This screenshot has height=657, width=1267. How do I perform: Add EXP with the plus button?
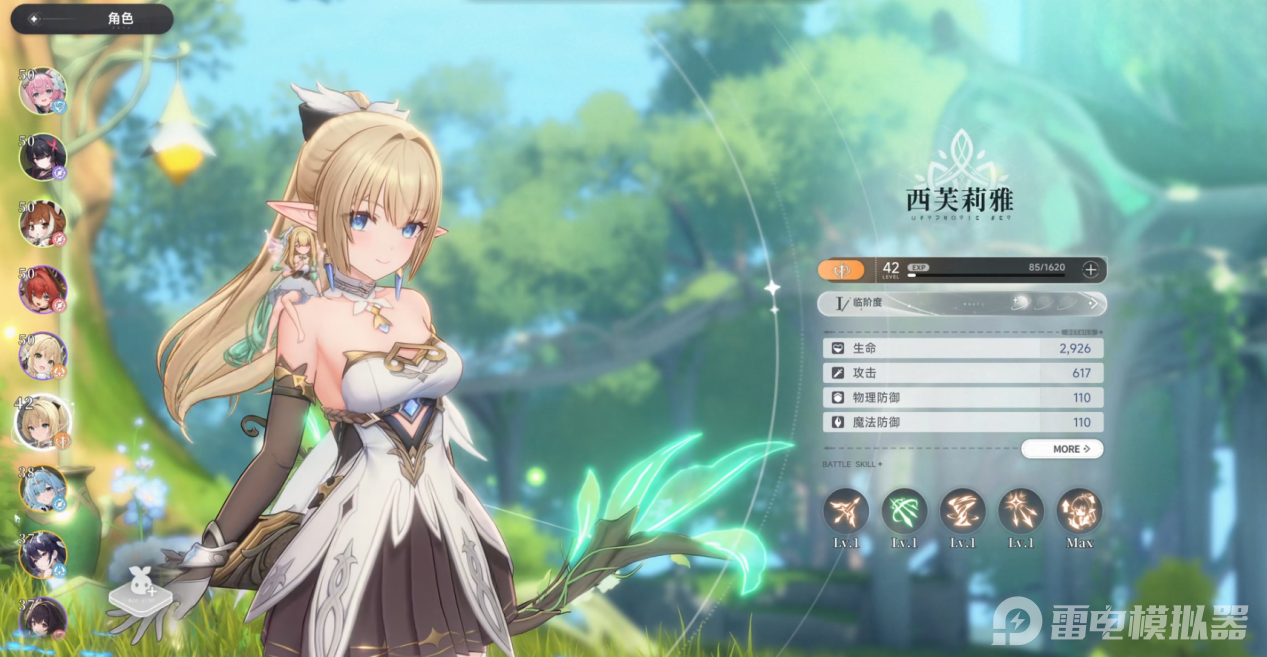[x=1090, y=269]
